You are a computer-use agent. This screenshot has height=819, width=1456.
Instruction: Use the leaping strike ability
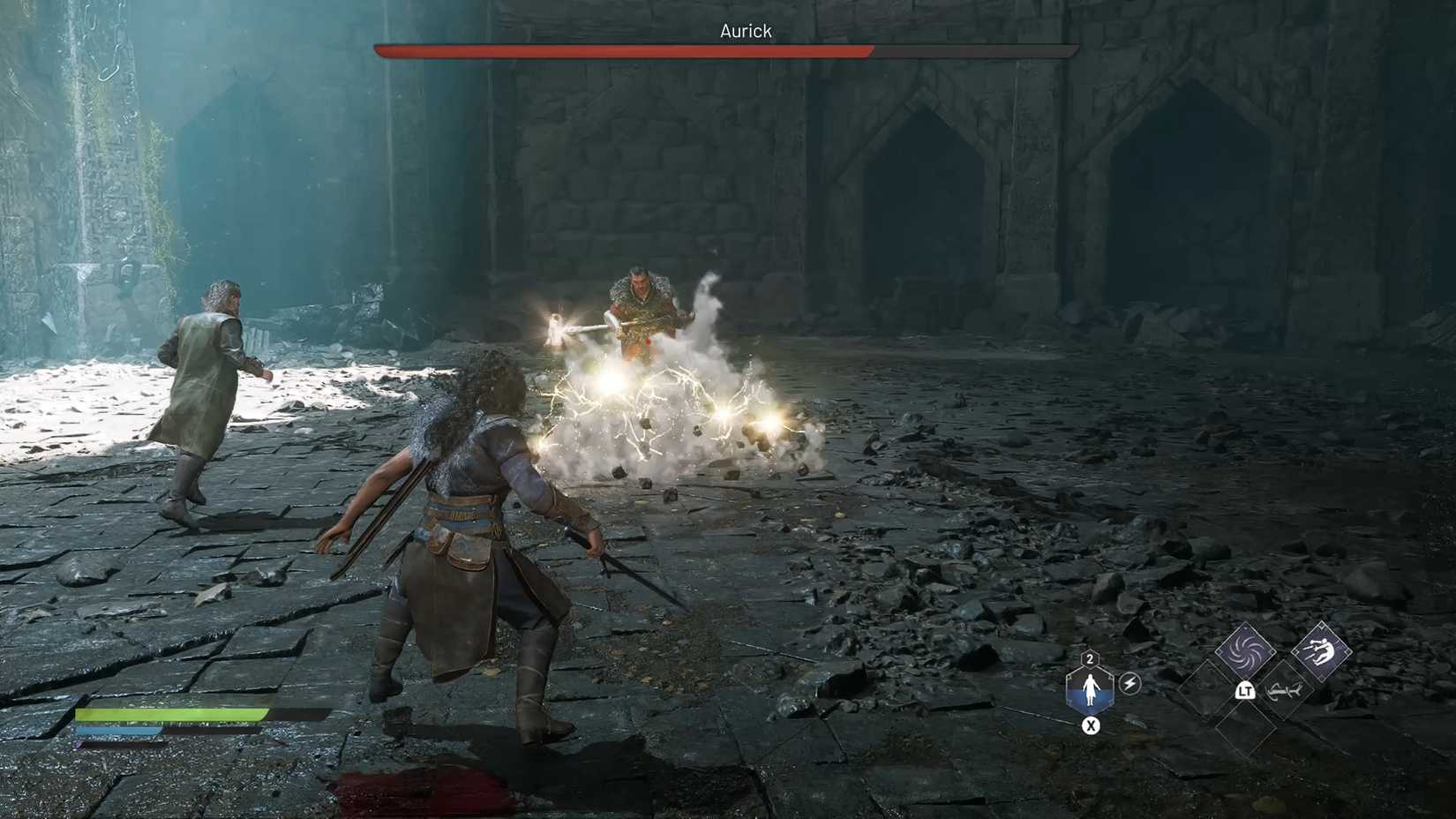1321,651
